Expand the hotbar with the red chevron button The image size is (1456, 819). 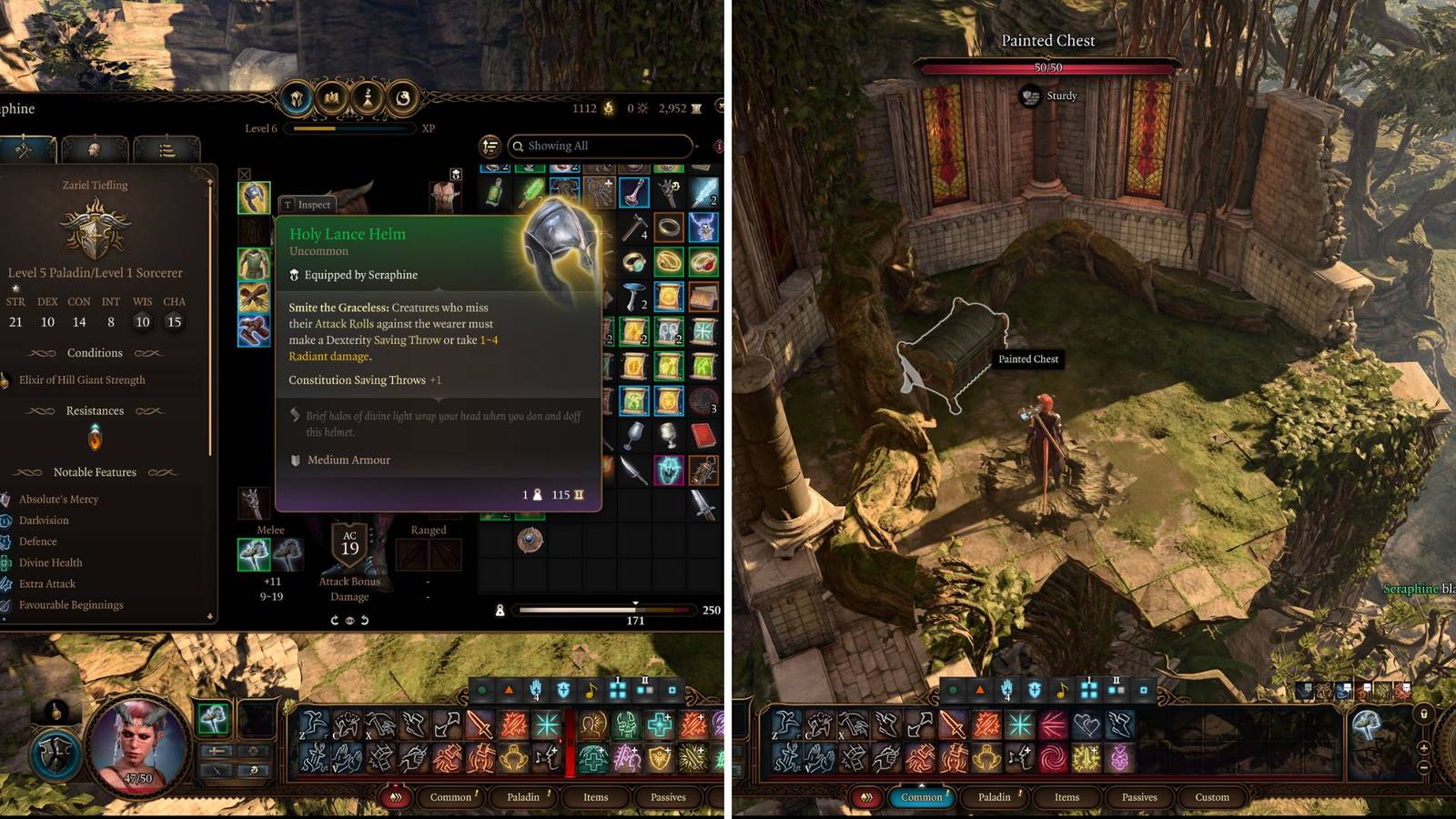coord(397,797)
